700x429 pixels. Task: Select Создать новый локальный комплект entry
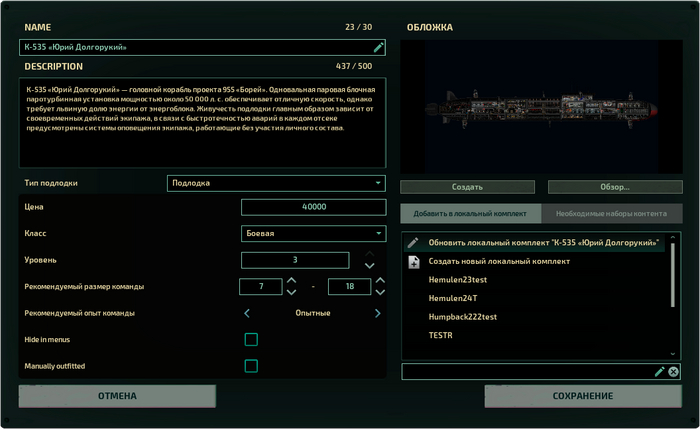[499, 262]
